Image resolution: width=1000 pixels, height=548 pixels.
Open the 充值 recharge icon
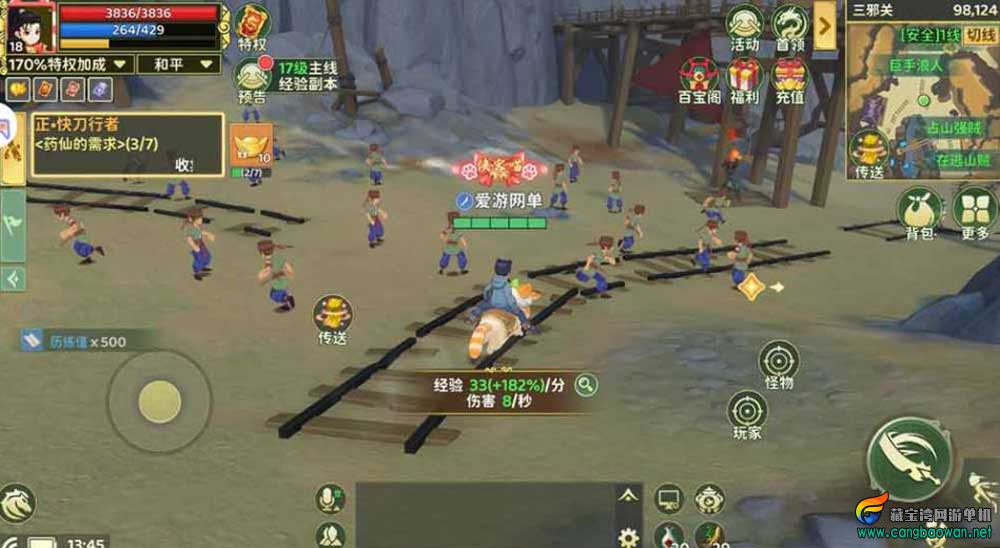(790, 79)
